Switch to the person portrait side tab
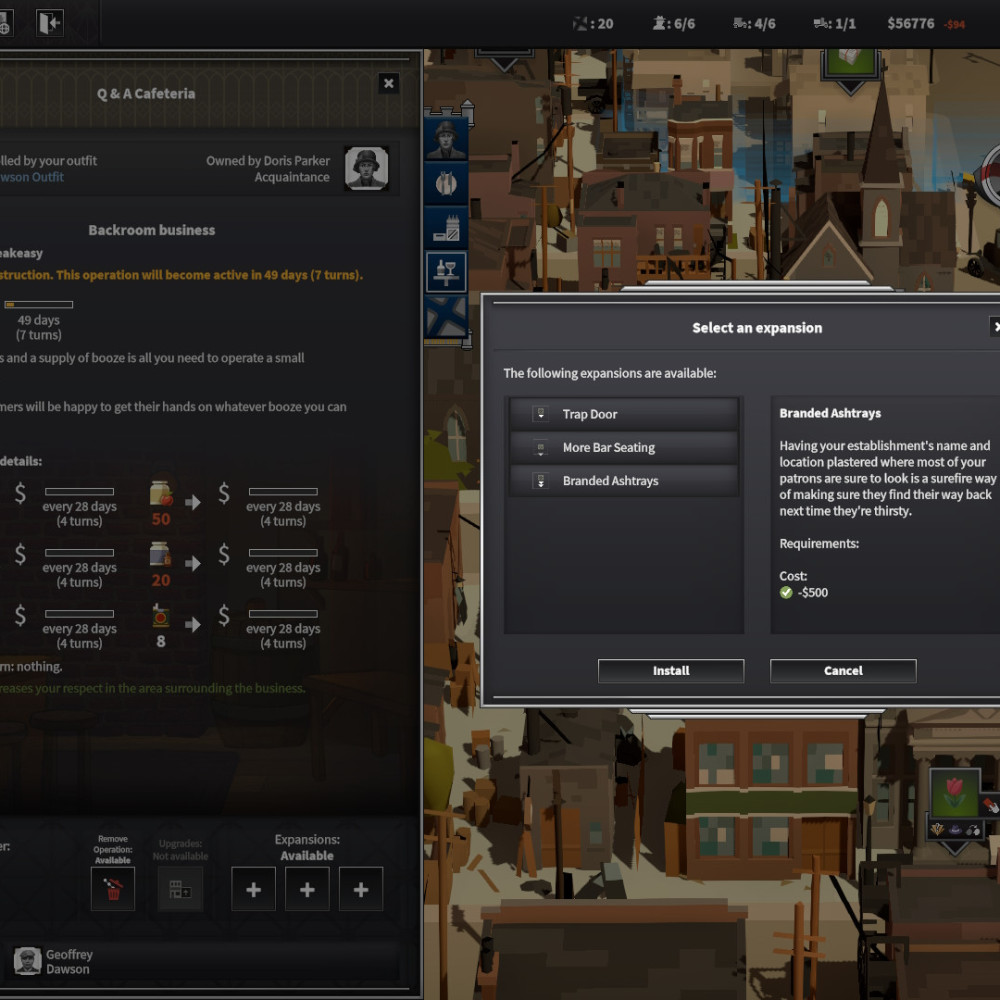Screen dimensions: 1000x1000 tap(445, 140)
